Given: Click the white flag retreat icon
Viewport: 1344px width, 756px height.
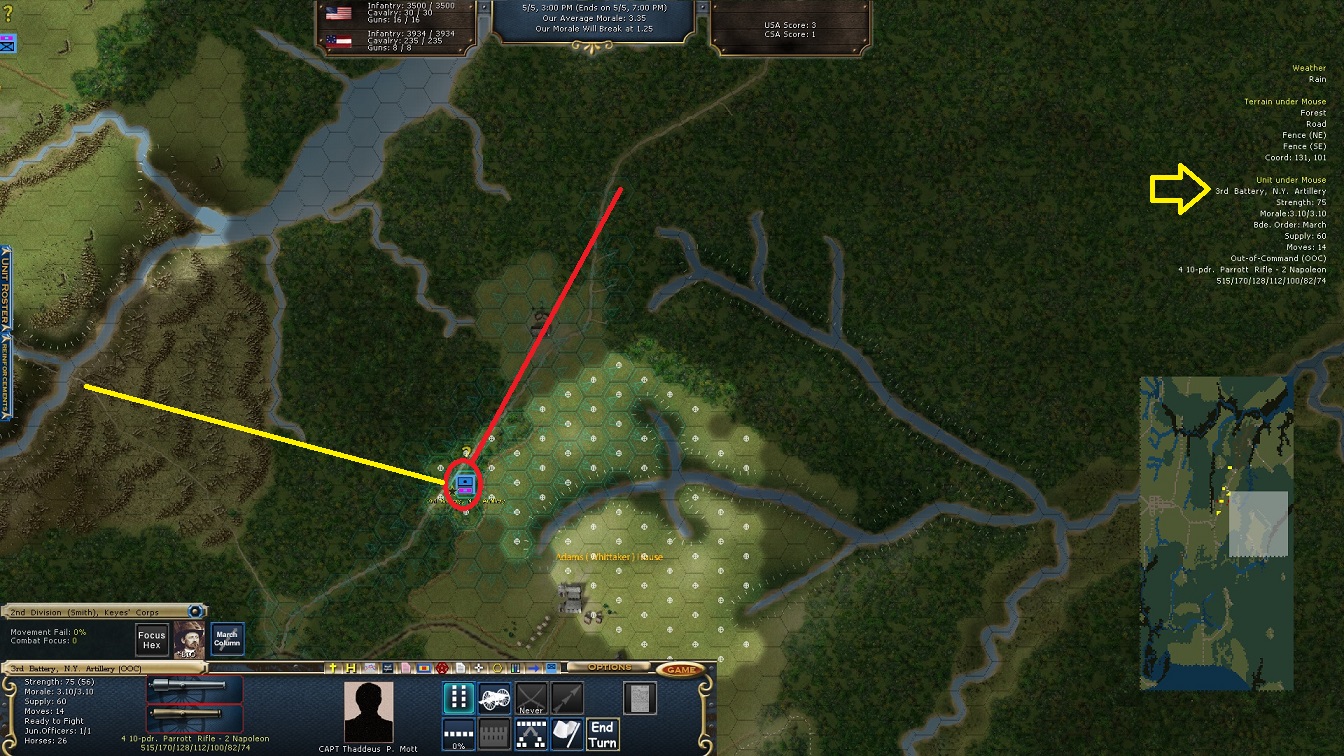Looking at the screenshot, I should click(x=567, y=734).
